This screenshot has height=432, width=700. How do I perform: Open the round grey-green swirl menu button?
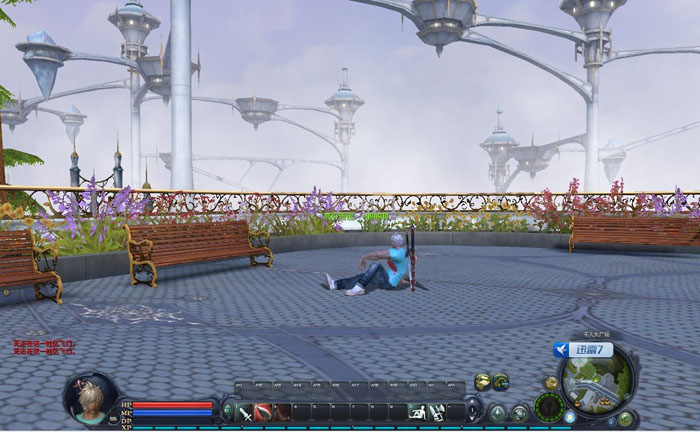(x=520, y=412)
